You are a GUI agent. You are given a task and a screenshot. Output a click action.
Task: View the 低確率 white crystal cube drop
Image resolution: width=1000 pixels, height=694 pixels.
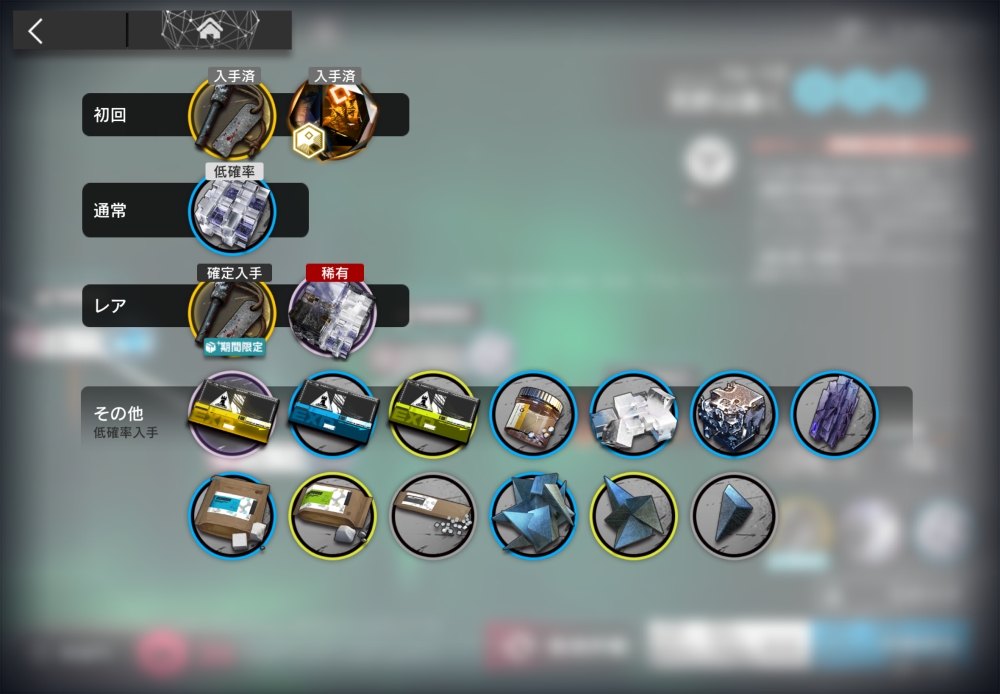pos(232,212)
